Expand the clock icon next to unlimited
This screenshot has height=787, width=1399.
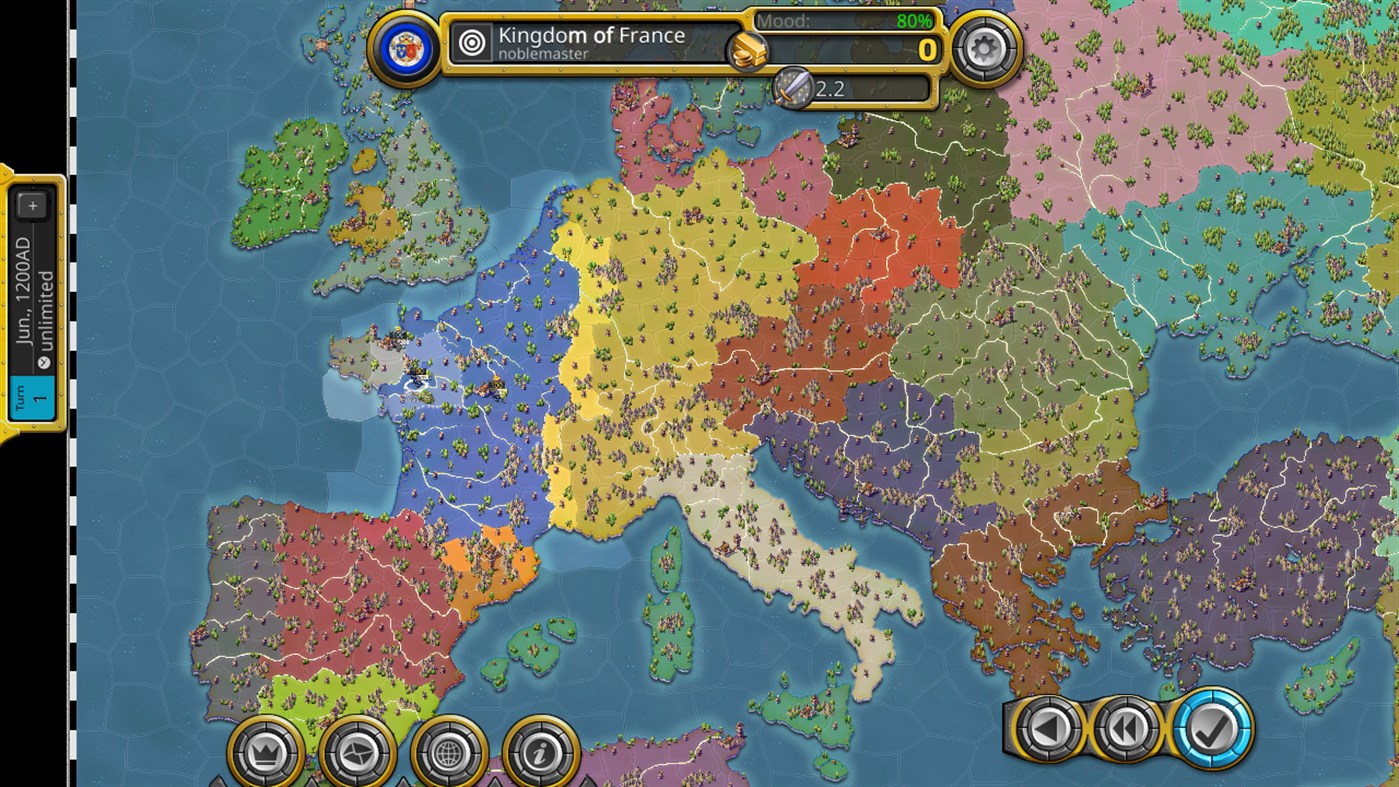tap(43, 363)
